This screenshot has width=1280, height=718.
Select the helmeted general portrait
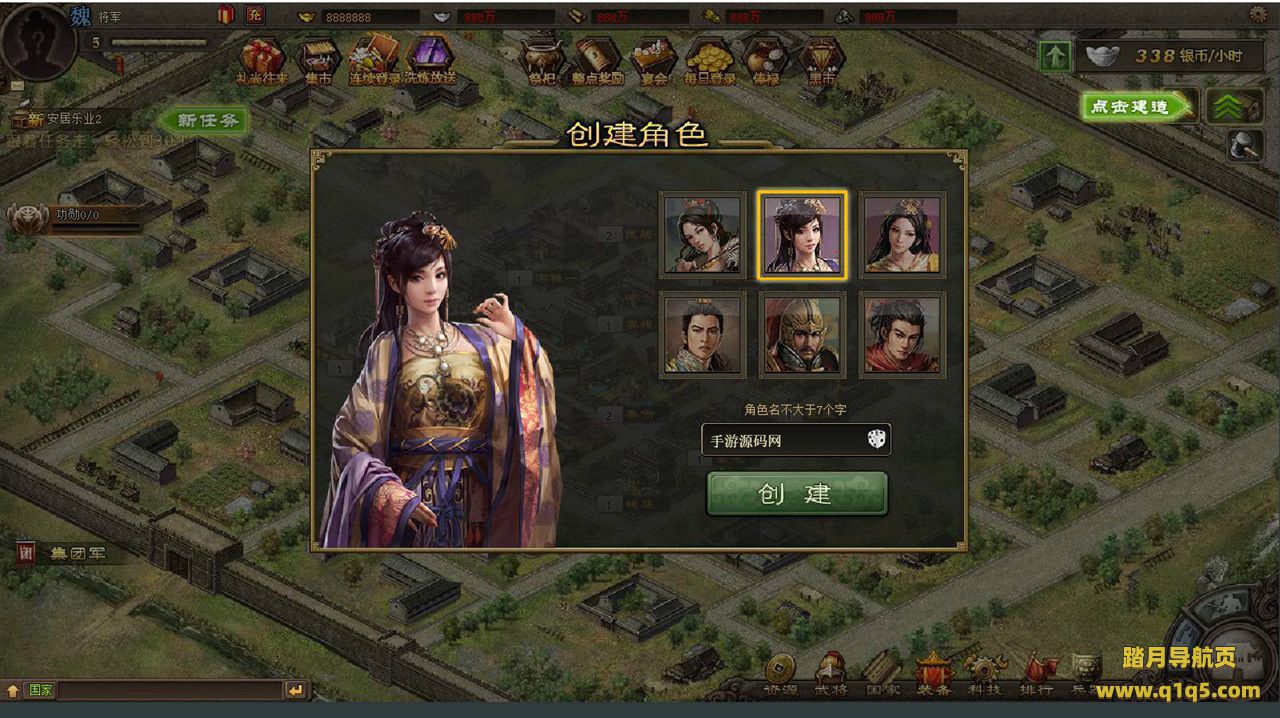pos(802,335)
